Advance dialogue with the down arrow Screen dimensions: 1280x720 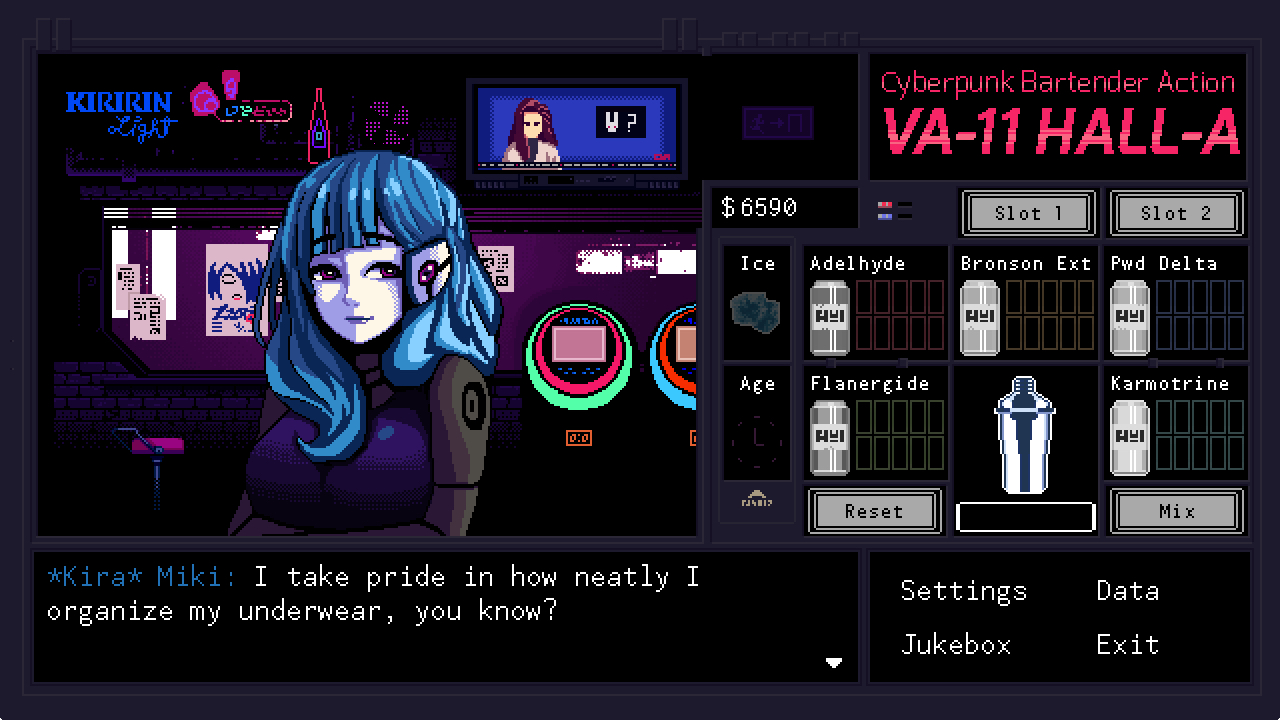(x=833, y=662)
